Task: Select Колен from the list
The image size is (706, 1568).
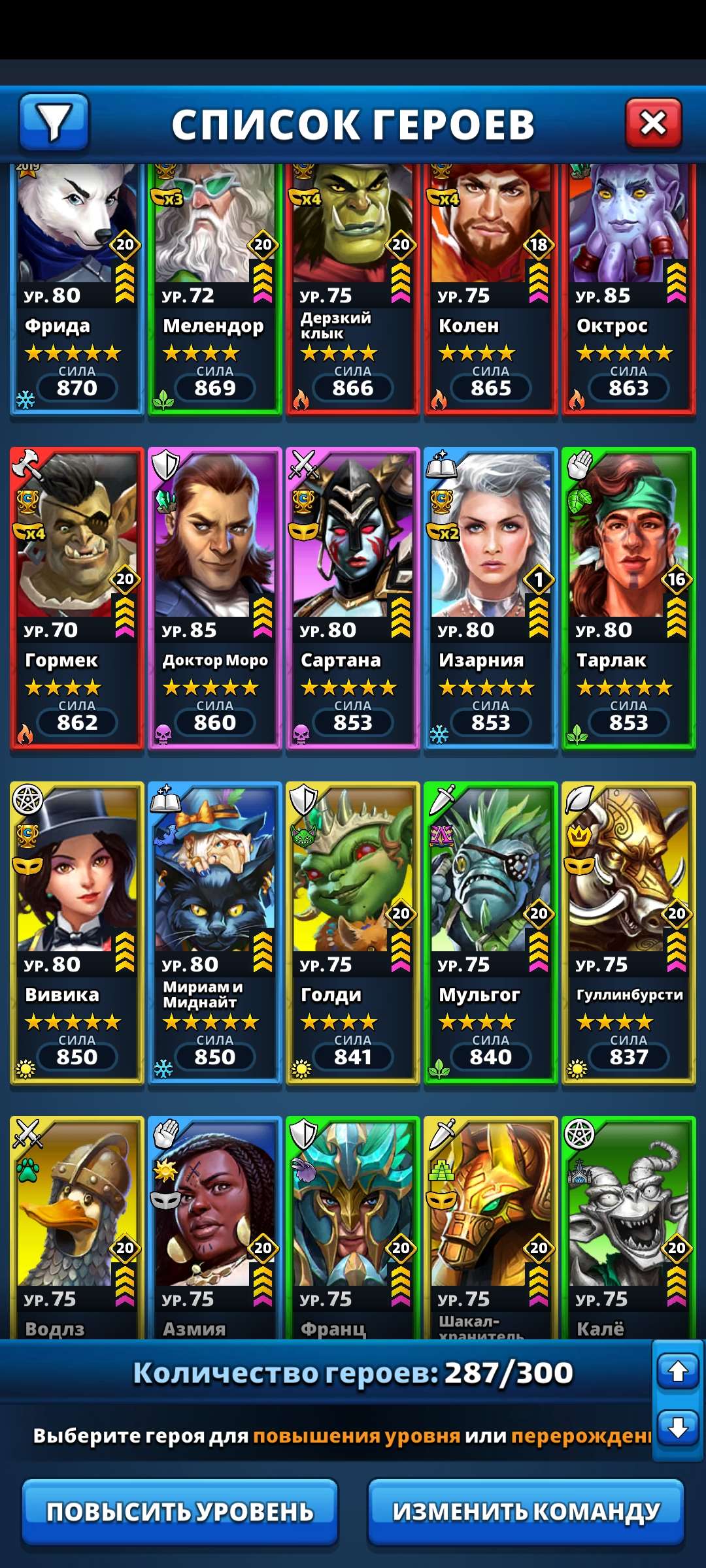Action: 490,287
